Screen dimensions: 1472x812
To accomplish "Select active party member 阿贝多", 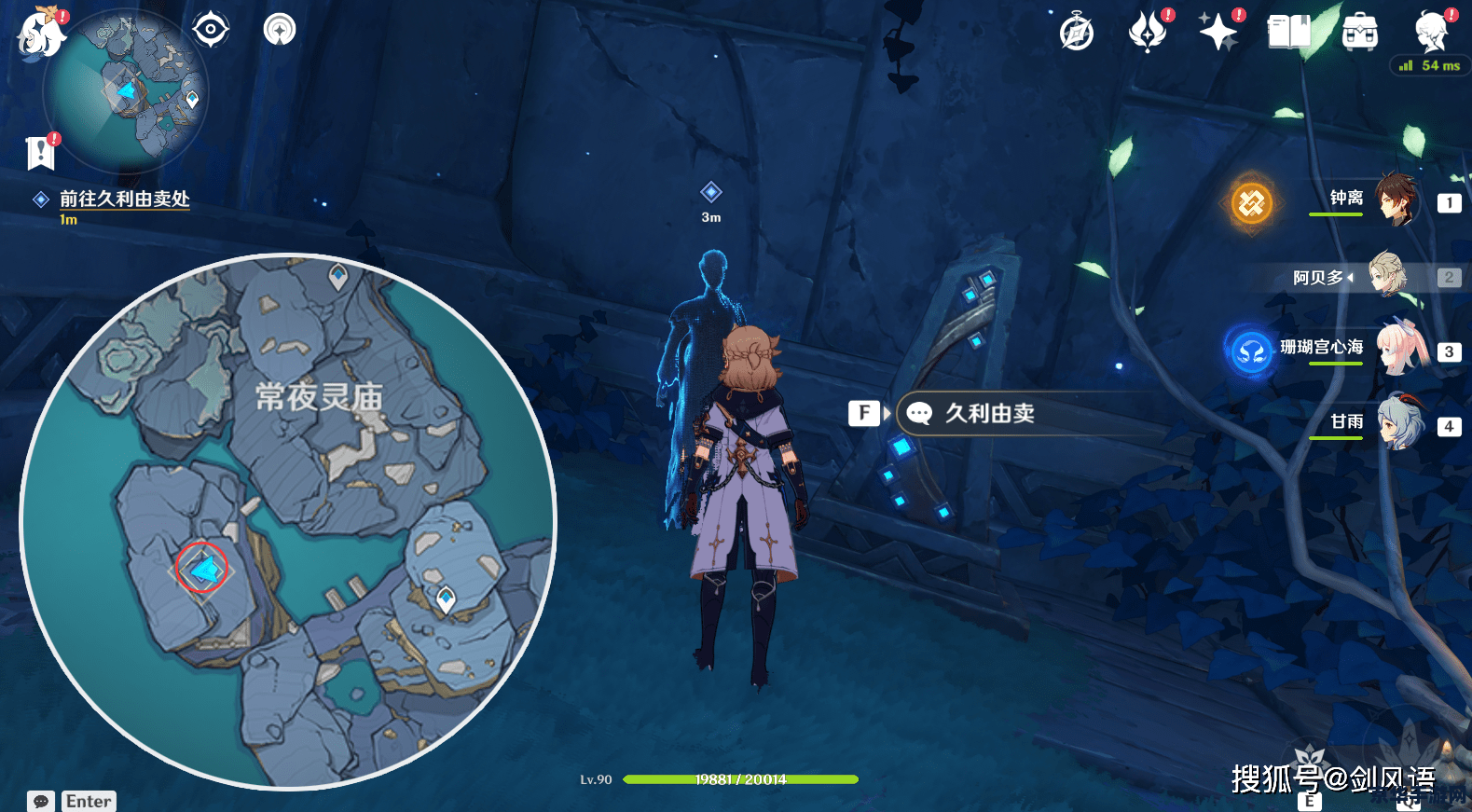I will [1388, 275].
